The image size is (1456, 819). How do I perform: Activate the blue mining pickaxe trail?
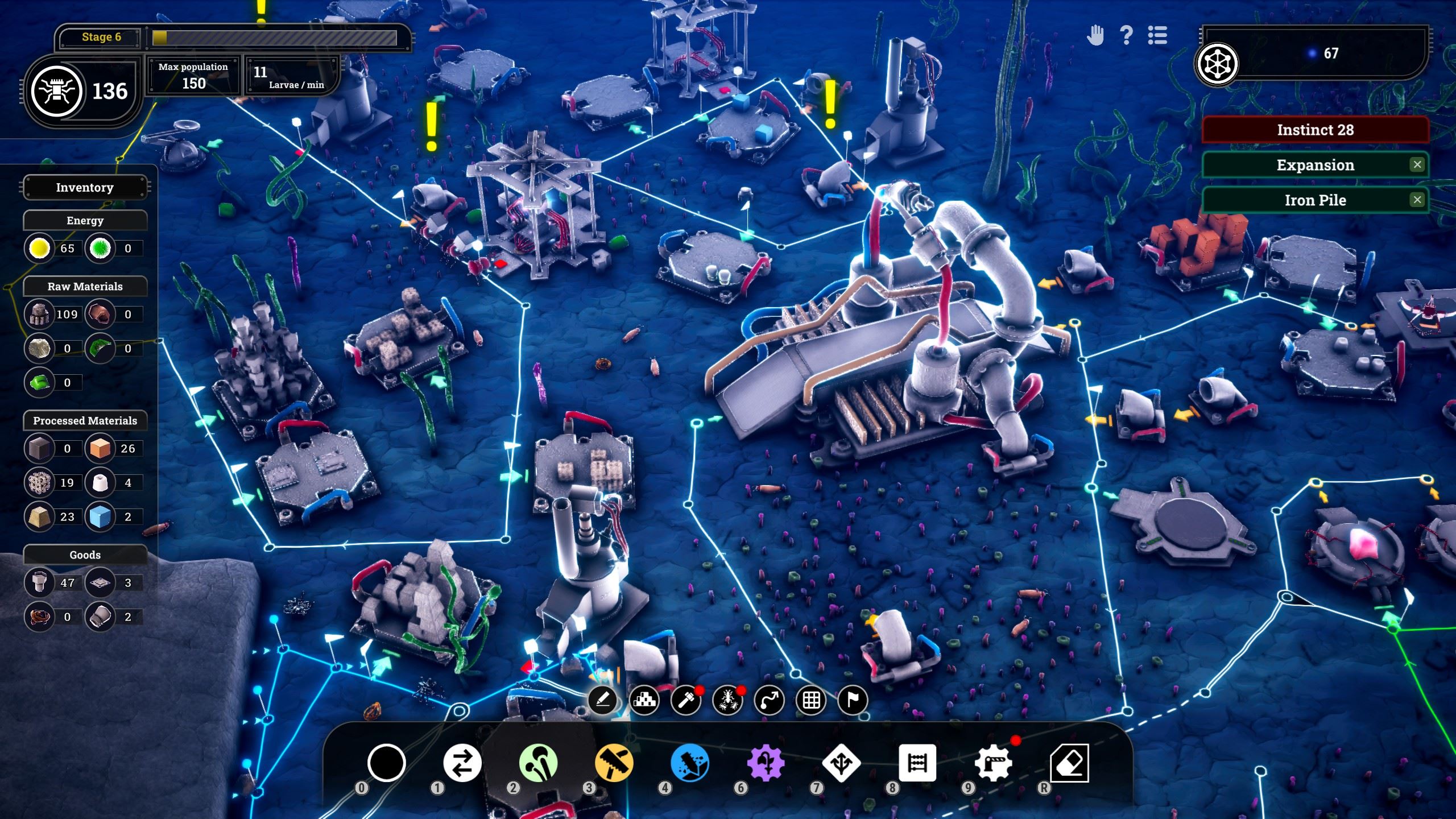point(690,763)
